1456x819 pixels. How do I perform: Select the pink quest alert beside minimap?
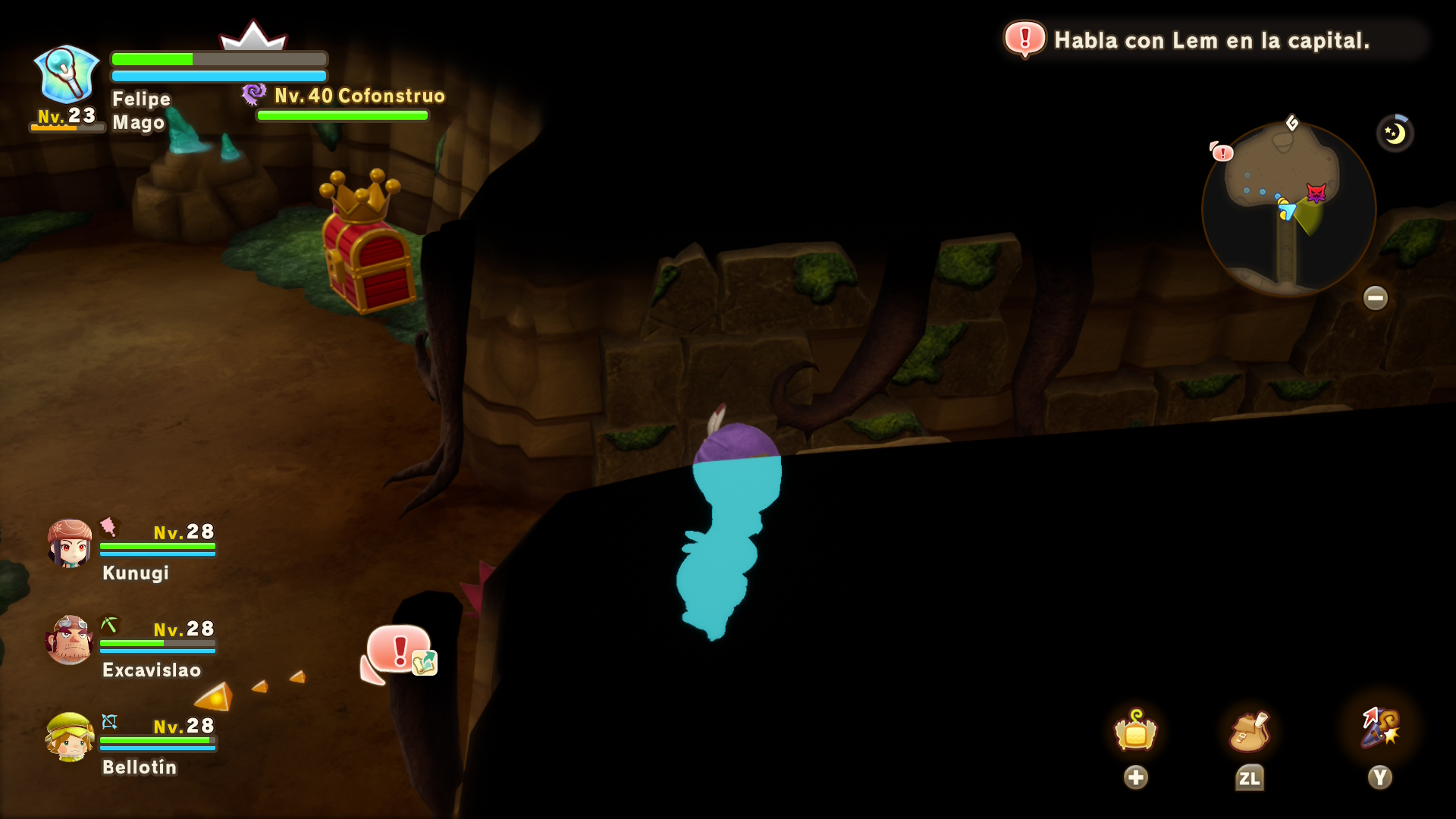click(x=1222, y=152)
